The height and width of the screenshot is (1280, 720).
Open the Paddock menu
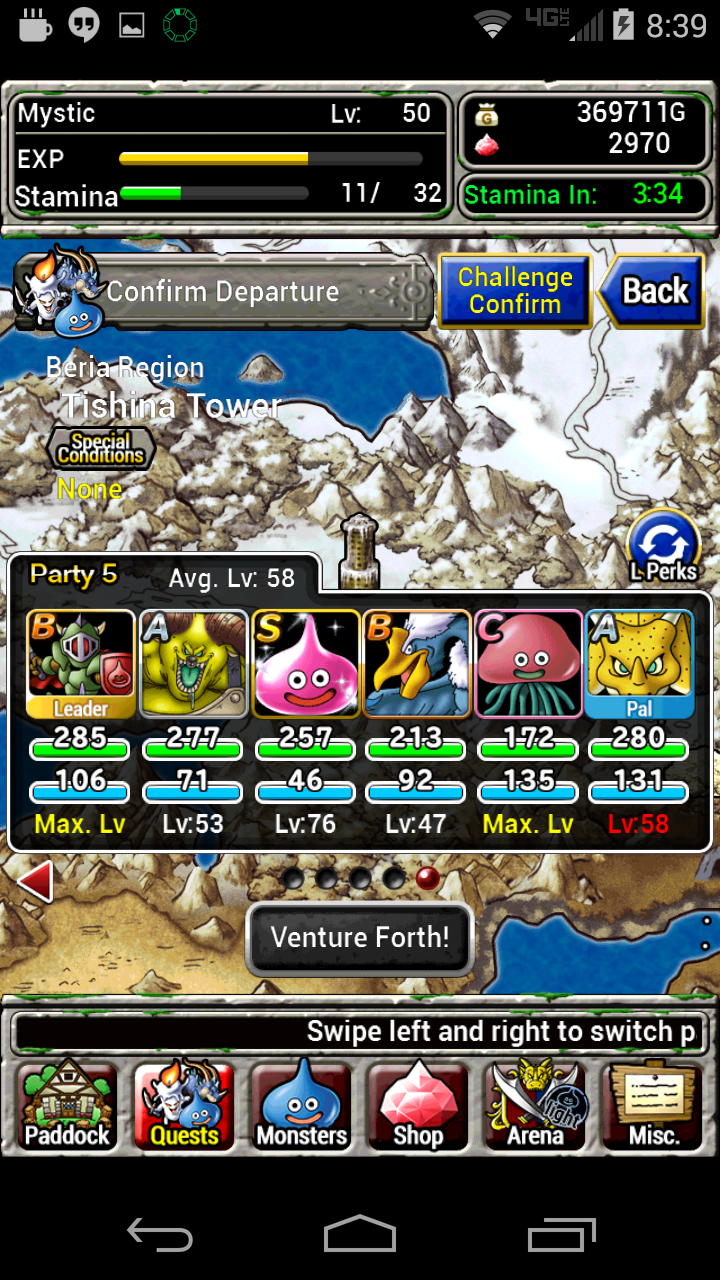coord(67,1106)
